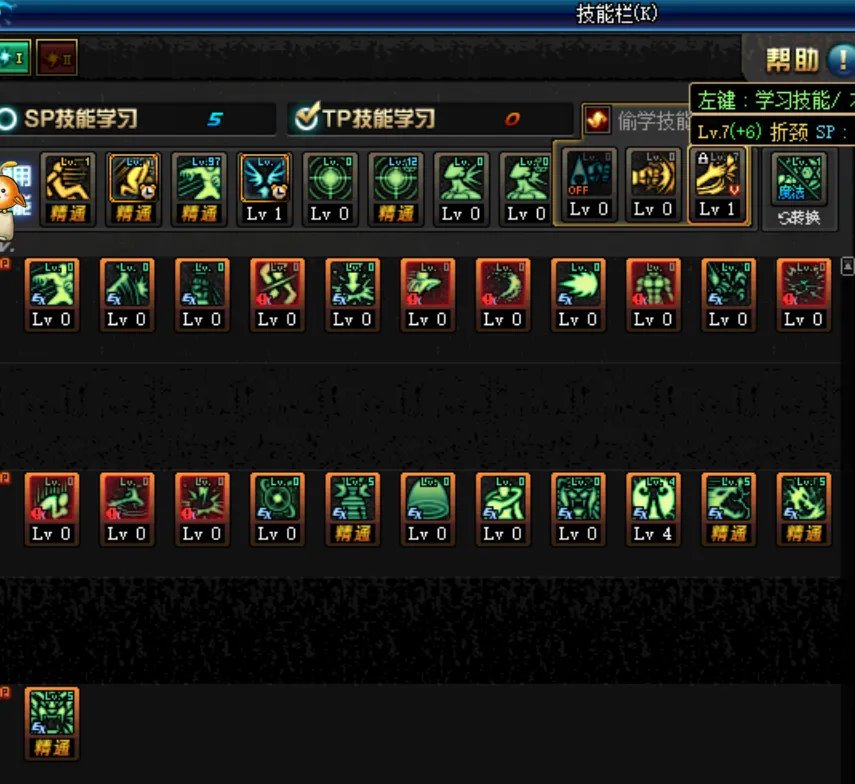This screenshot has width=855, height=784.
Task: Switch to skill page tab II
Action: click(56, 59)
